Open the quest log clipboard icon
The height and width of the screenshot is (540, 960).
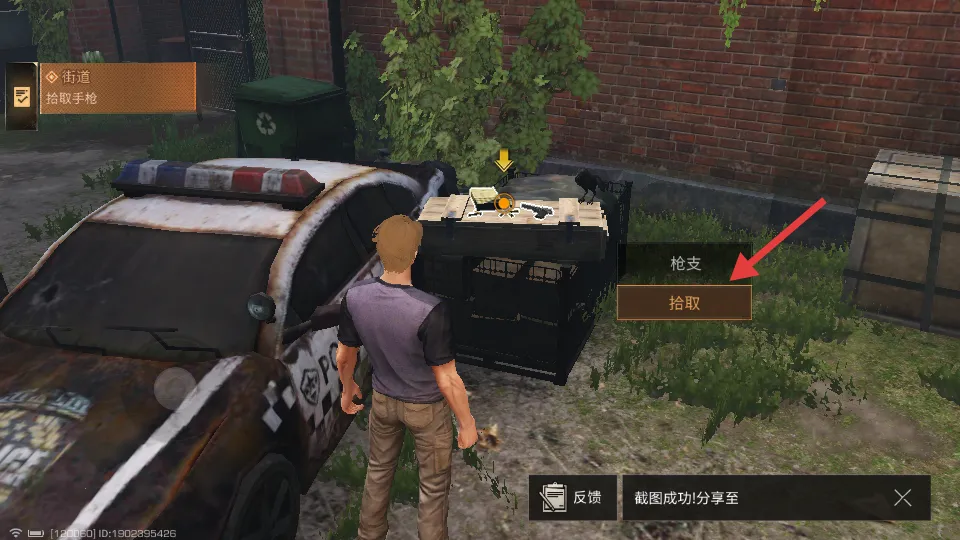[21, 96]
